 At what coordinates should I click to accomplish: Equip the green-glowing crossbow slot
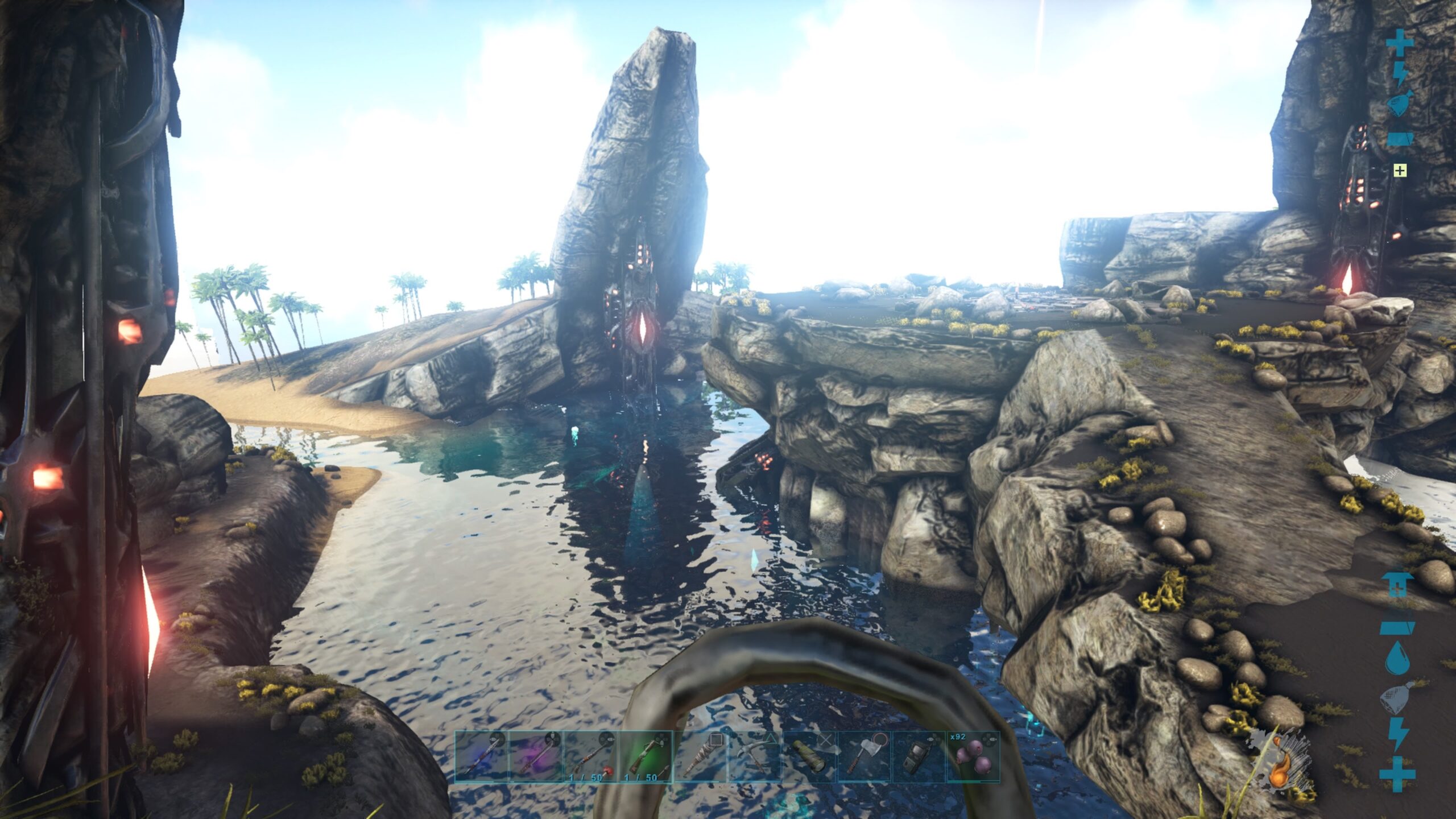pyautogui.click(x=645, y=756)
